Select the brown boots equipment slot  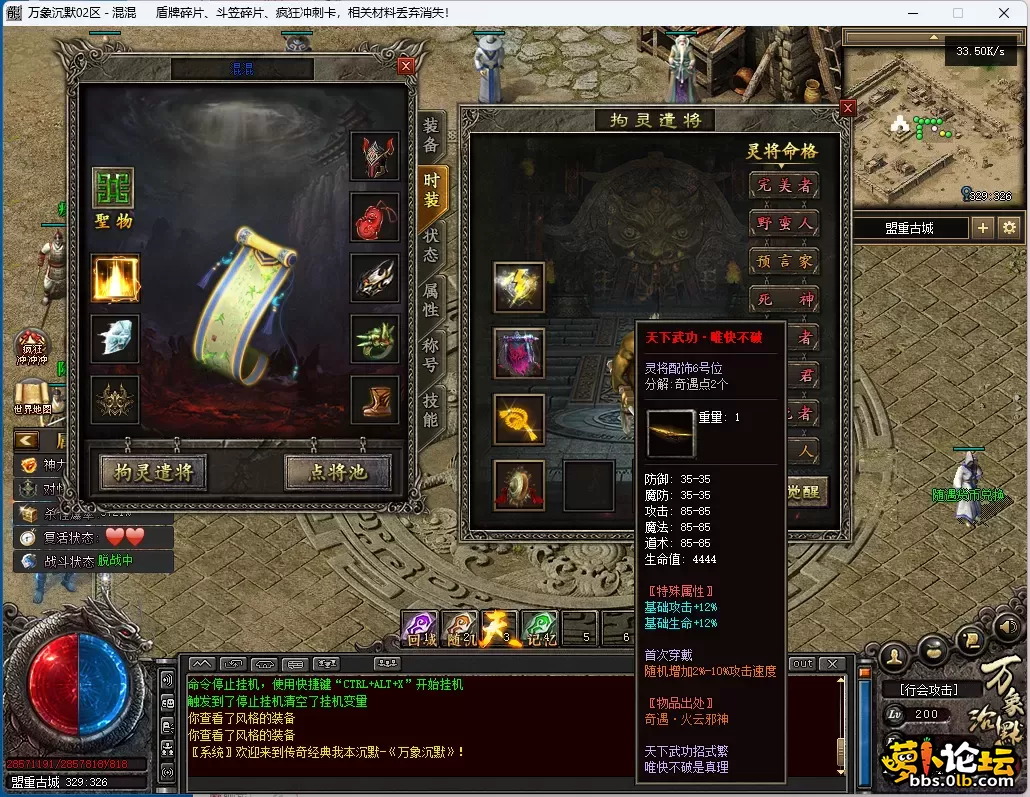pos(375,400)
